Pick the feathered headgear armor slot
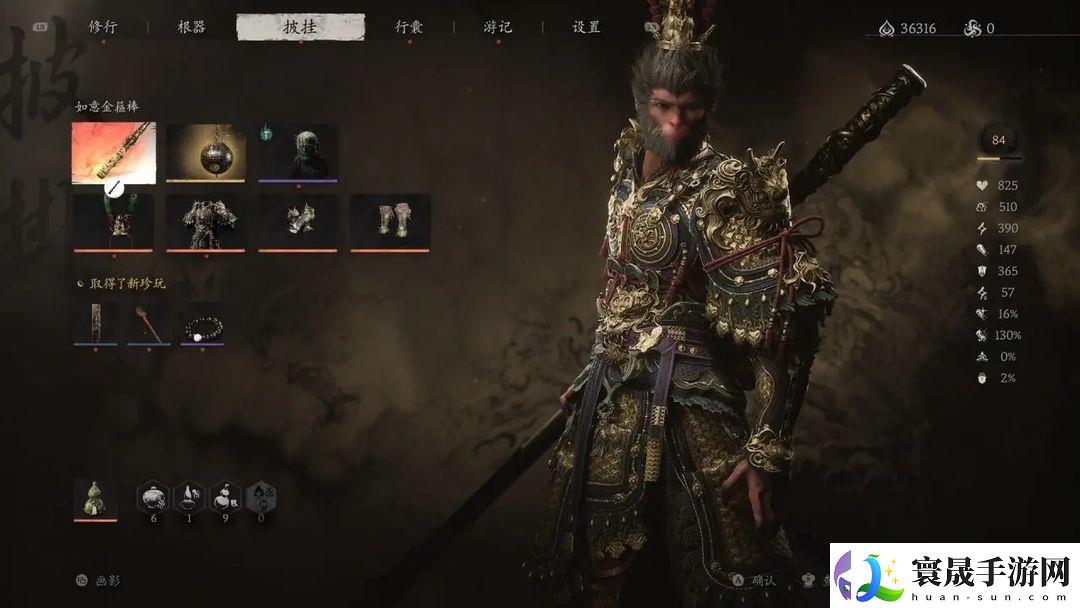This screenshot has width=1080, height=608. point(114,221)
